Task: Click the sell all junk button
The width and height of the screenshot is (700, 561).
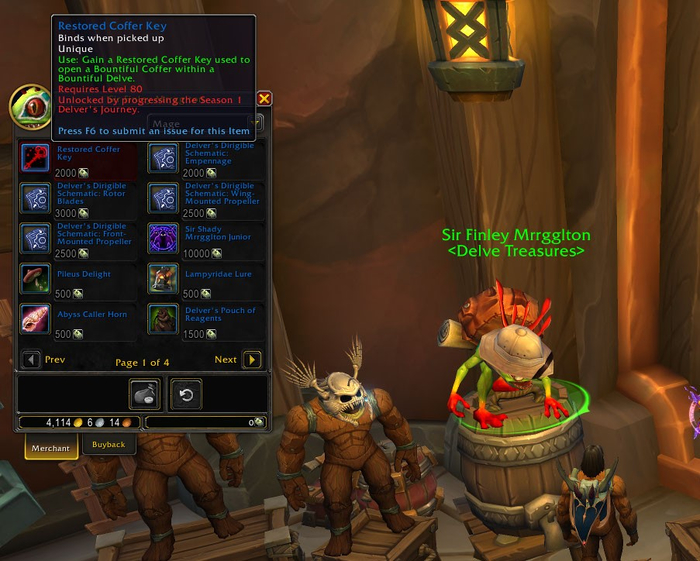Action: tap(145, 394)
